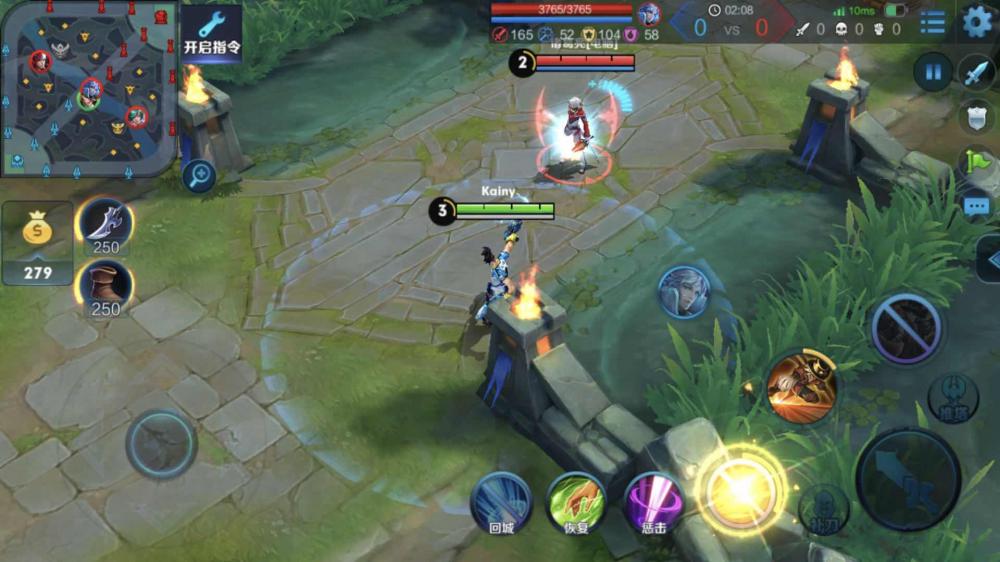Tap the 推塔 push-tower attack button
The width and height of the screenshot is (1000, 562).
click(952, 398)
